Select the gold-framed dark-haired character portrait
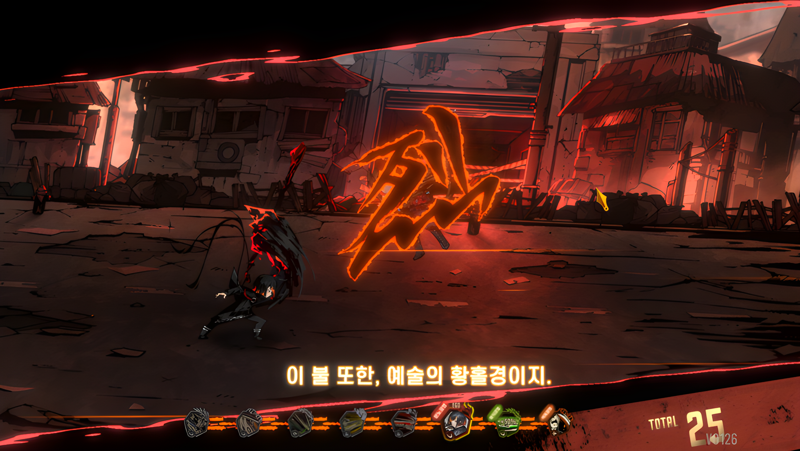The image size is (800, 451). 457,424
